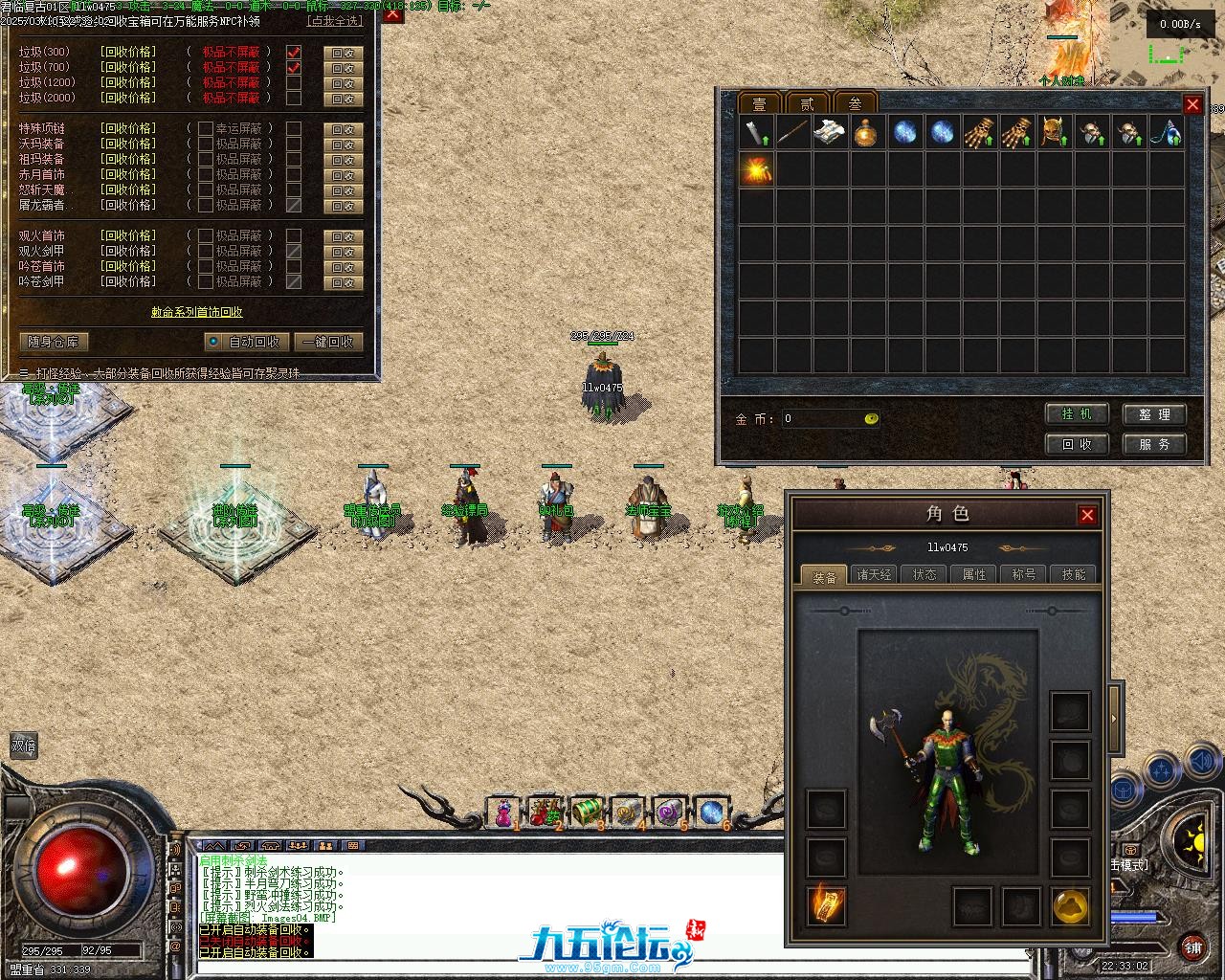Open the 随身仓库 portable warehouse
Screen dimensions: 1225x980
(54, 342)
